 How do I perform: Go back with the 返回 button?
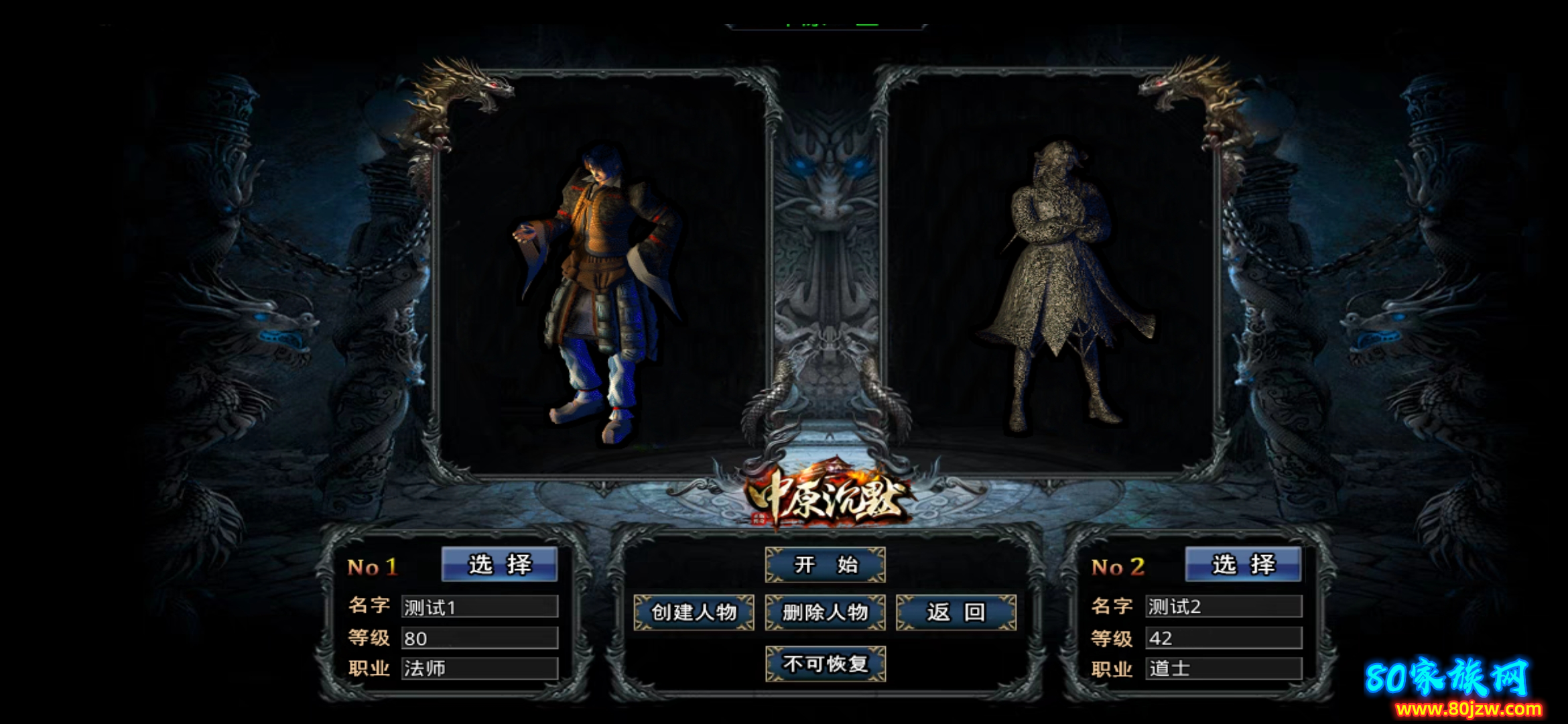click(x=956, y=612)
